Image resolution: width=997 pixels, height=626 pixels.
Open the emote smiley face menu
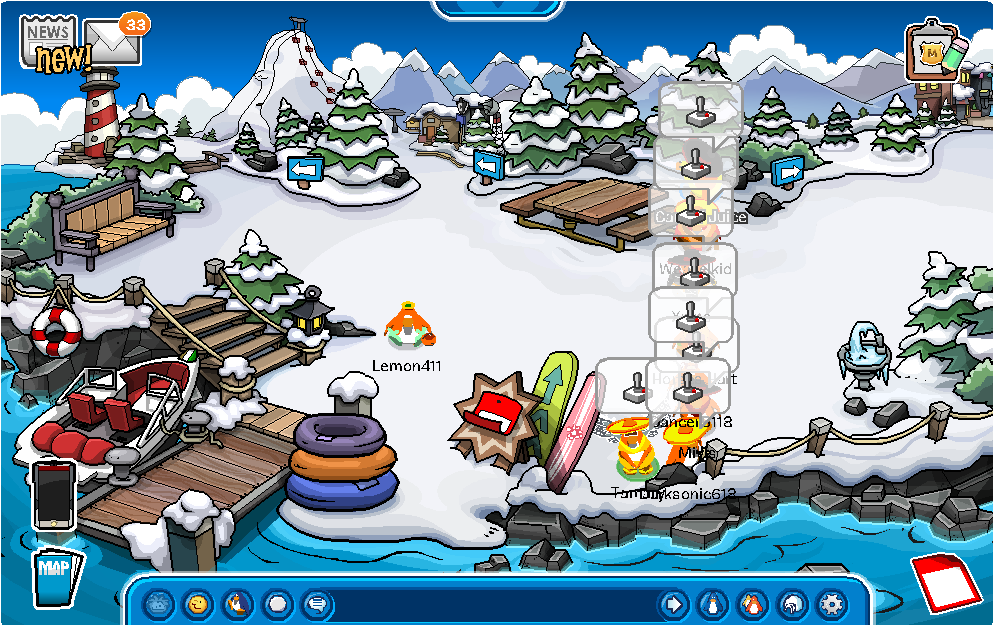tap(199, 604)
